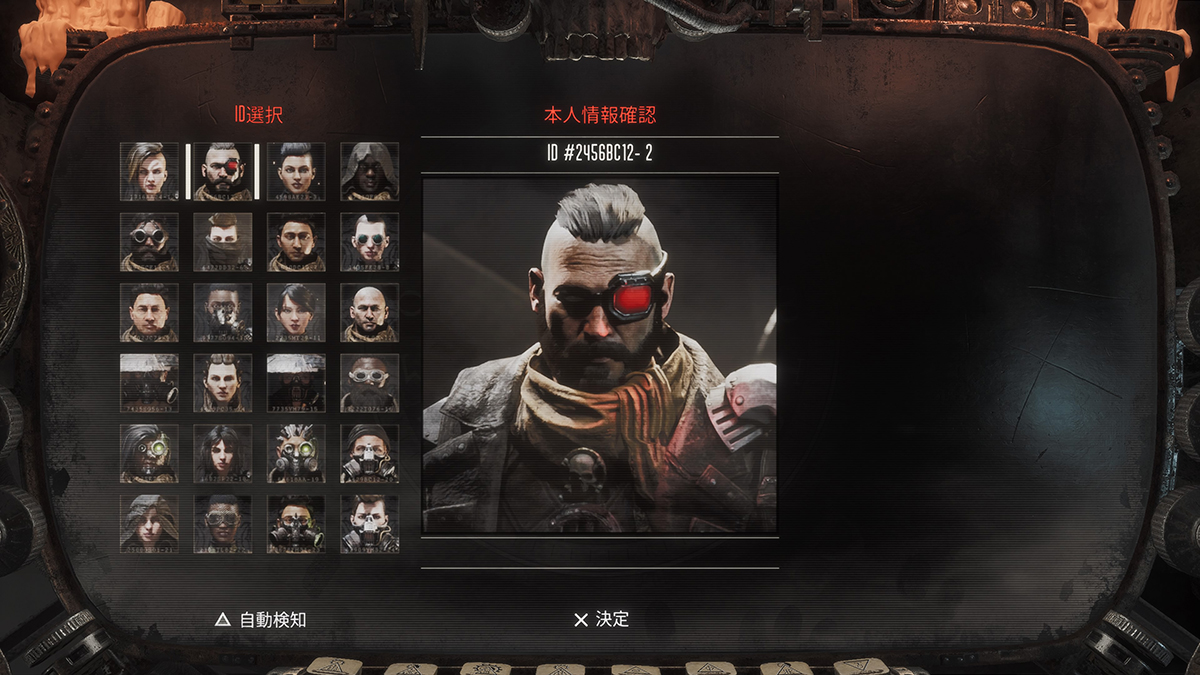1200x675 pixels.
Task: Pick the hooded dark-faced character portrait
Action: point(369,171)
